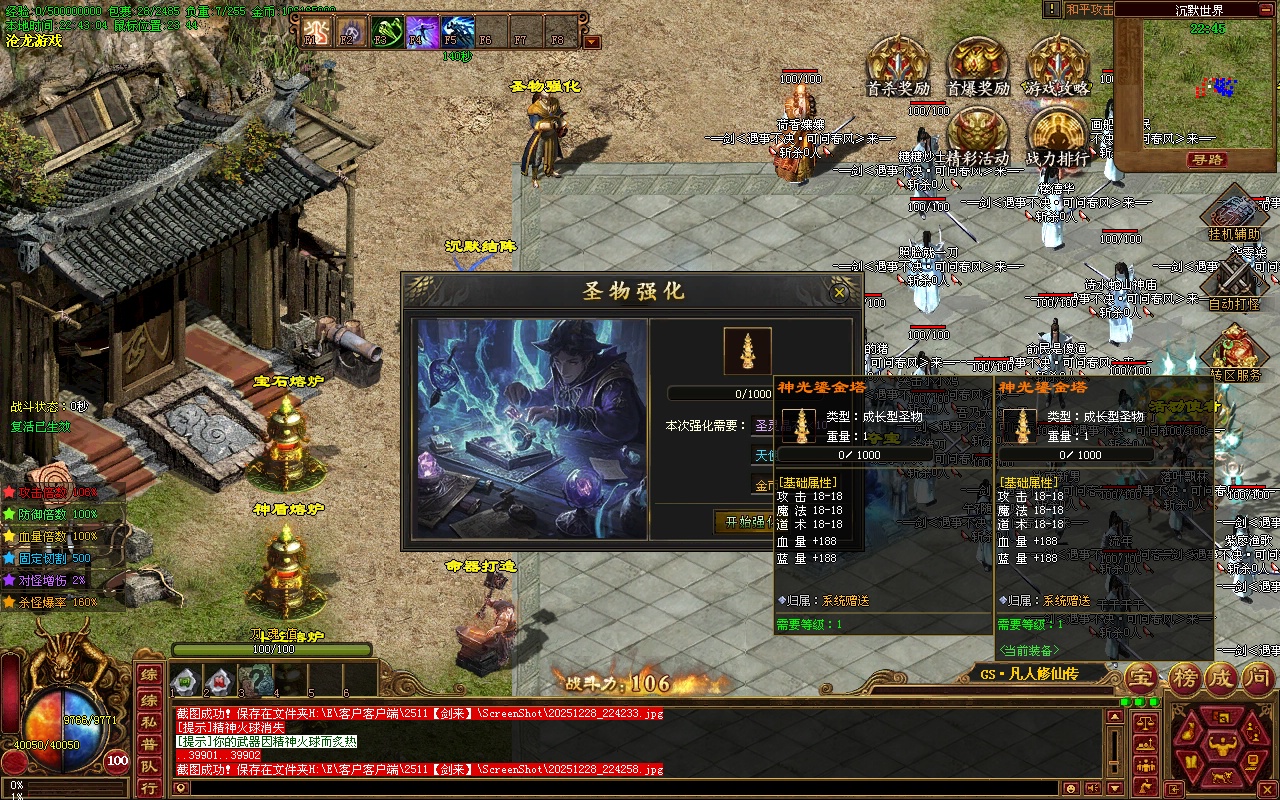
Task: Close the 圣物强化 panel
Action: click(839, 291)
